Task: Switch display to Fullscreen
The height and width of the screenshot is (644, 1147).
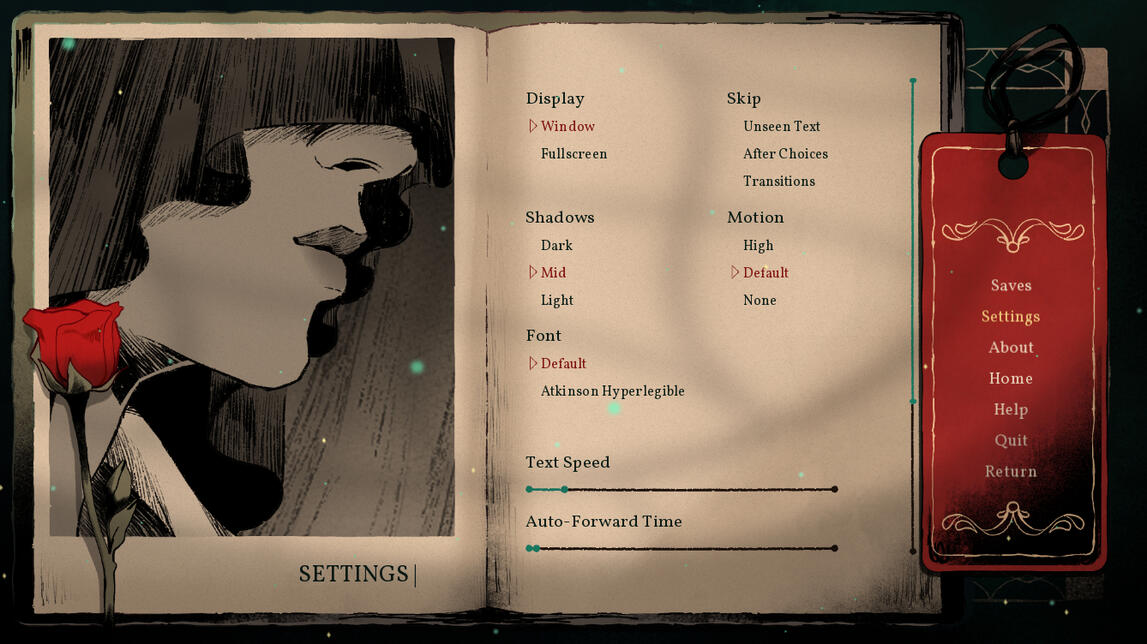Action: point(573,154)
